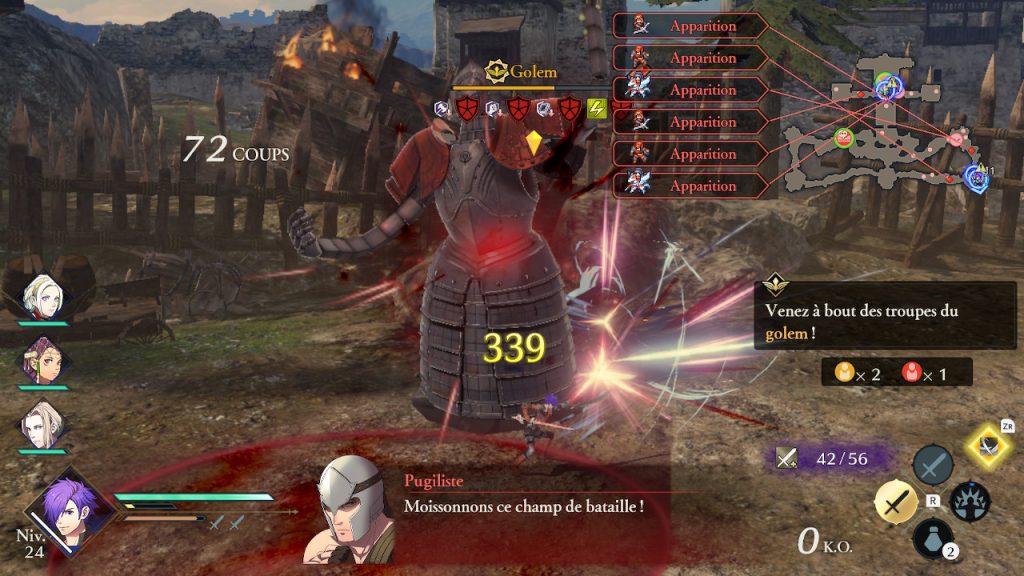Viewport: 1024px width, 576px height.
Task: Switch to the purple-headscarf ally portrait
Action: coord(44,360)
